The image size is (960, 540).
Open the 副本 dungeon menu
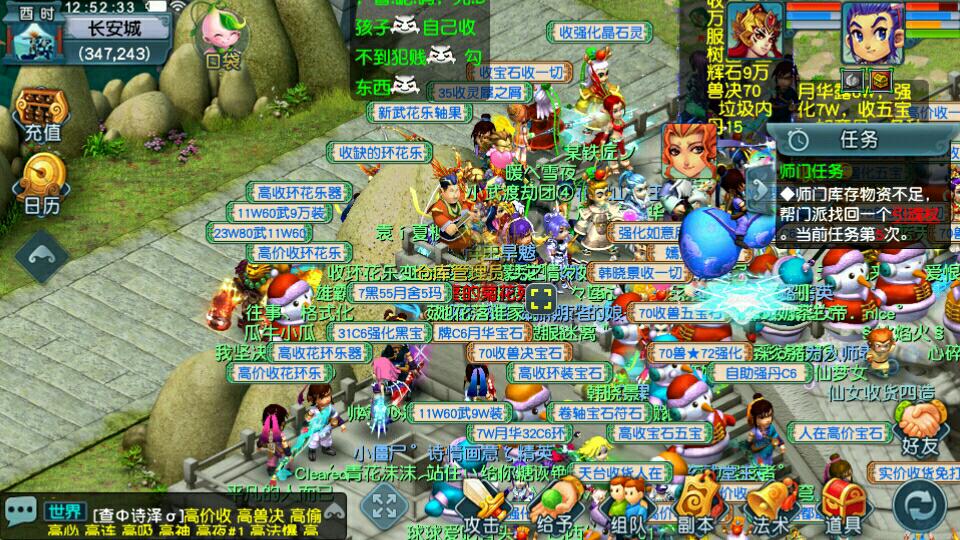(697, 506)
